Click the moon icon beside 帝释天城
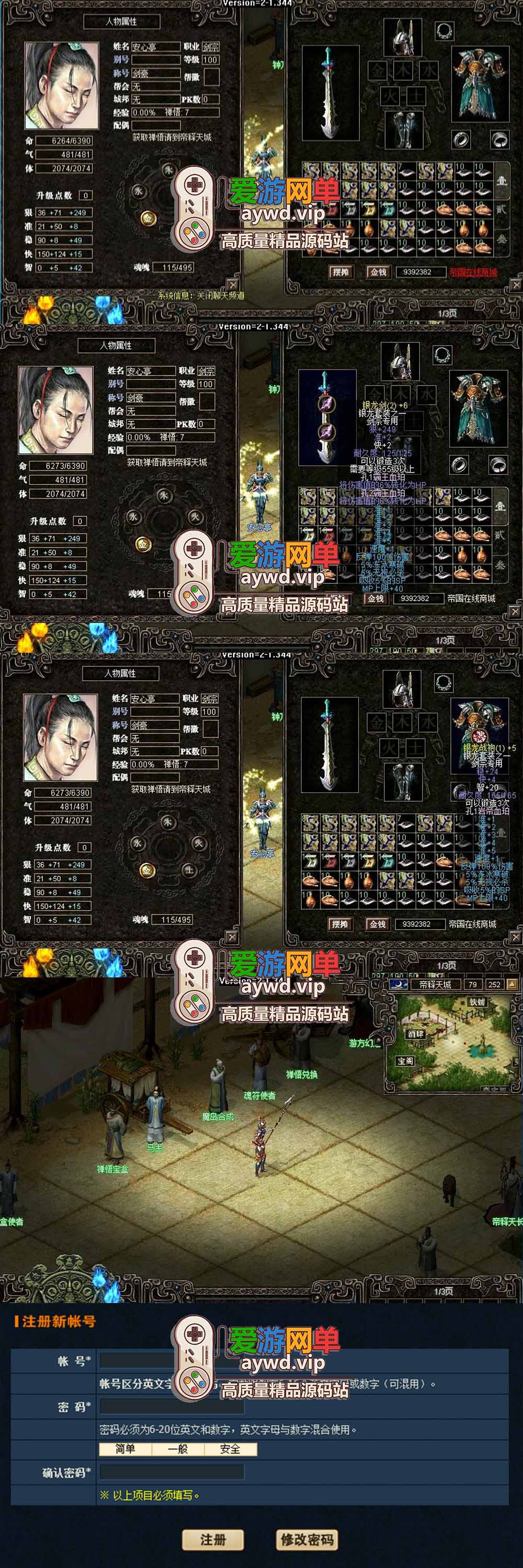The height and width of the screenshot is (1568, 523). pos(397,984)
